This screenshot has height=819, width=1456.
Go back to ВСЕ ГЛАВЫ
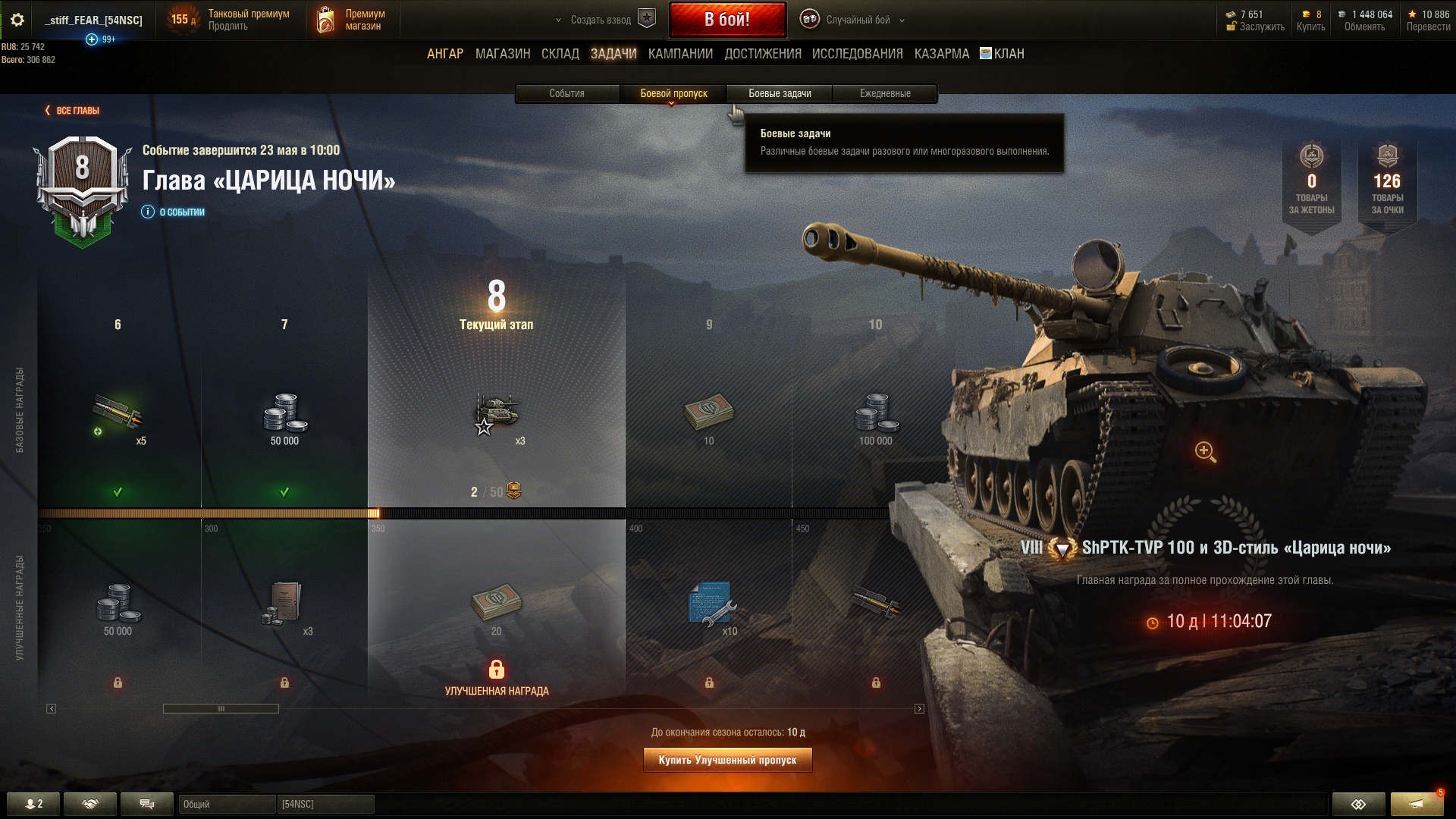[73, 111]
